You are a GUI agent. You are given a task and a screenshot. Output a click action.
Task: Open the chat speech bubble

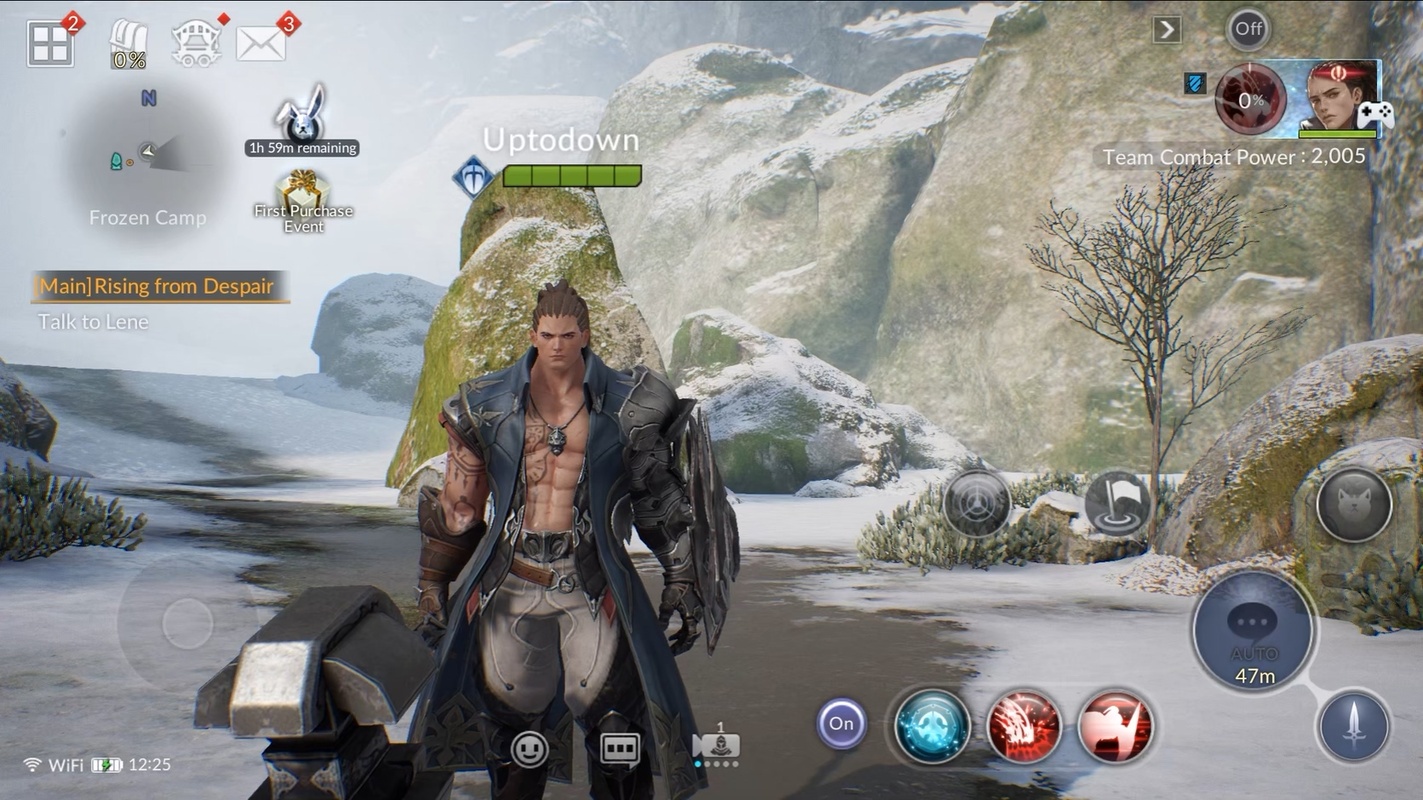[620, 749]
